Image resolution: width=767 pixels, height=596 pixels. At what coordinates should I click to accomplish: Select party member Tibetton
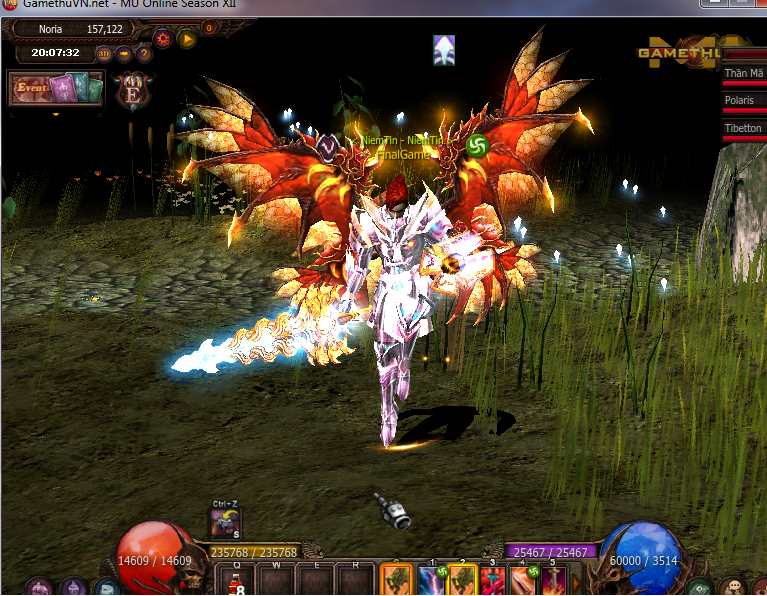tap(743, 128)
